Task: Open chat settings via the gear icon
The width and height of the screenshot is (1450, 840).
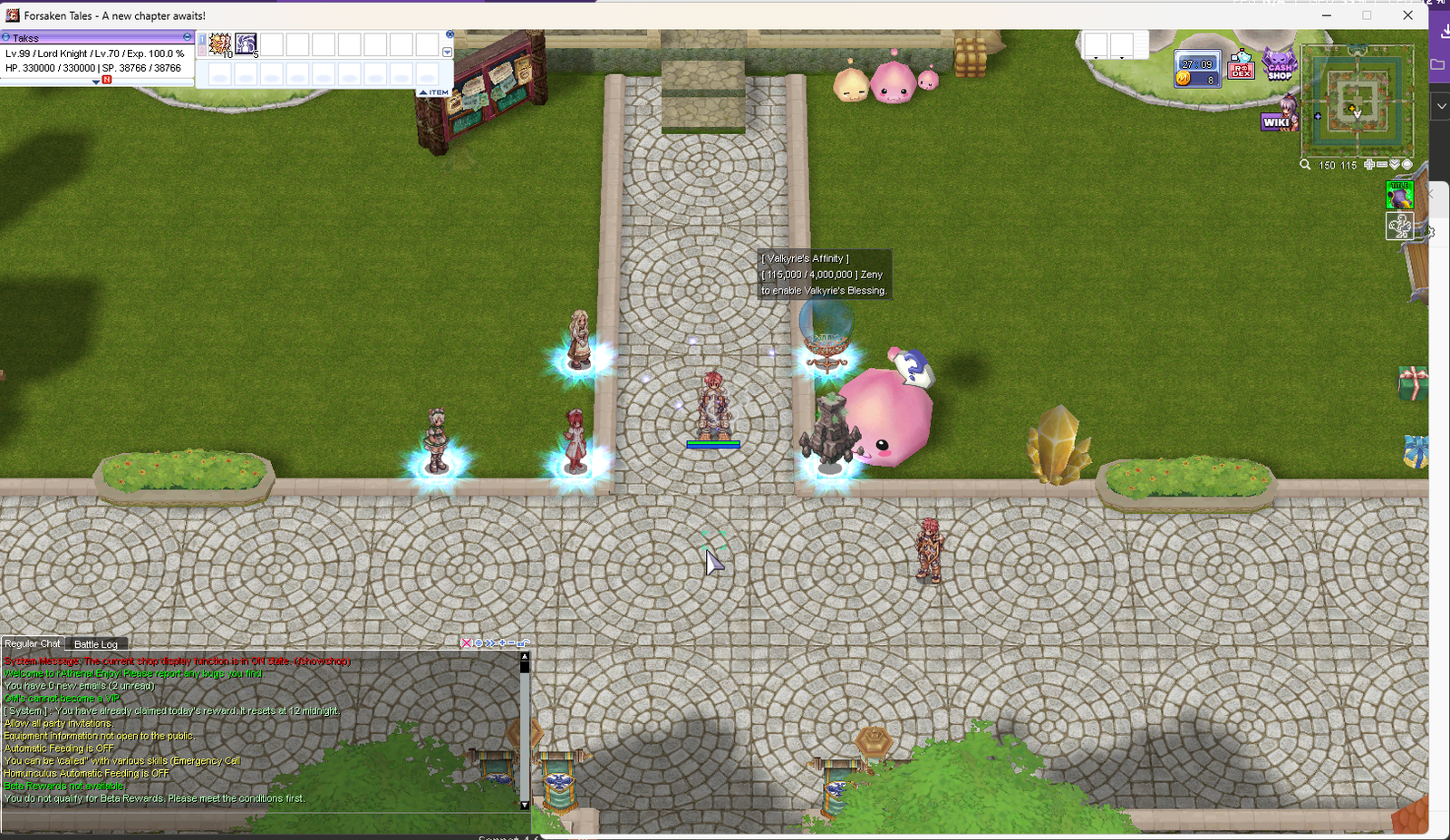Action: coord(478,643)
